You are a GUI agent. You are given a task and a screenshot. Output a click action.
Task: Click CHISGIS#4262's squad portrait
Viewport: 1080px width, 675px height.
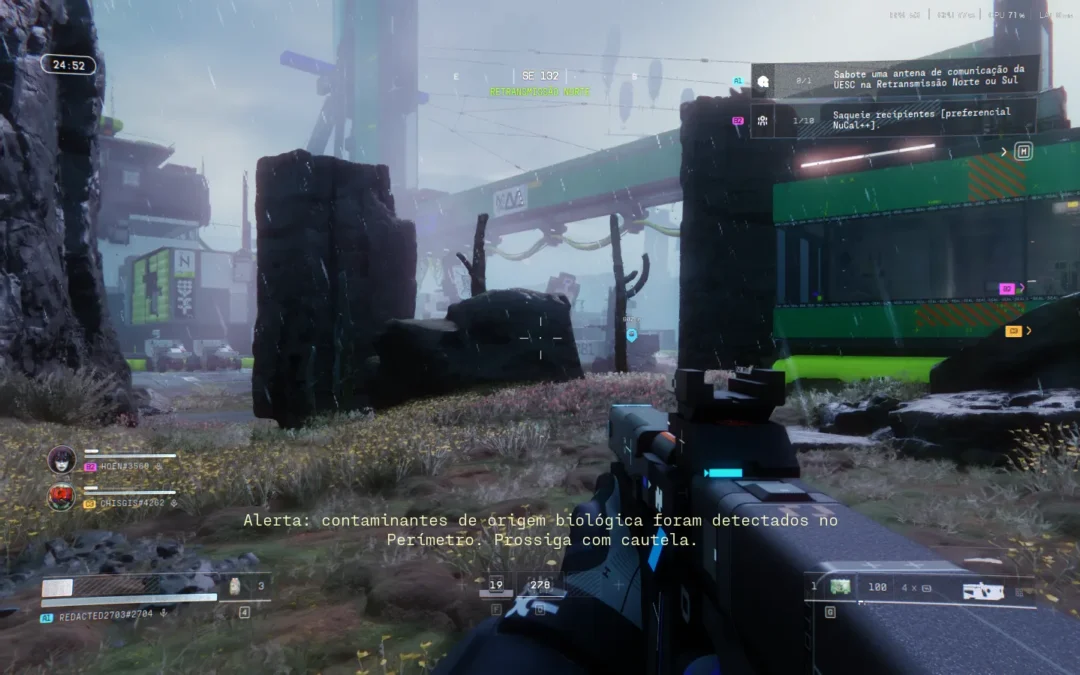62,497
